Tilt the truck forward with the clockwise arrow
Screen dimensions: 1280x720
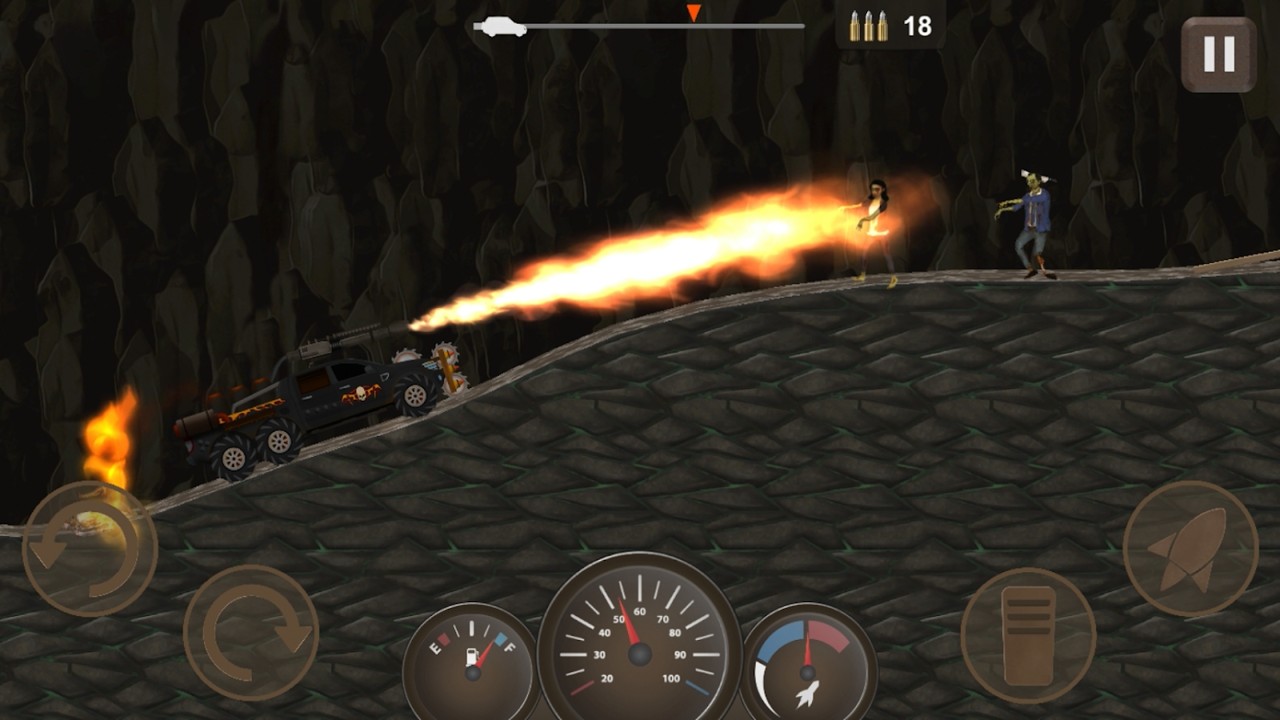251,632
